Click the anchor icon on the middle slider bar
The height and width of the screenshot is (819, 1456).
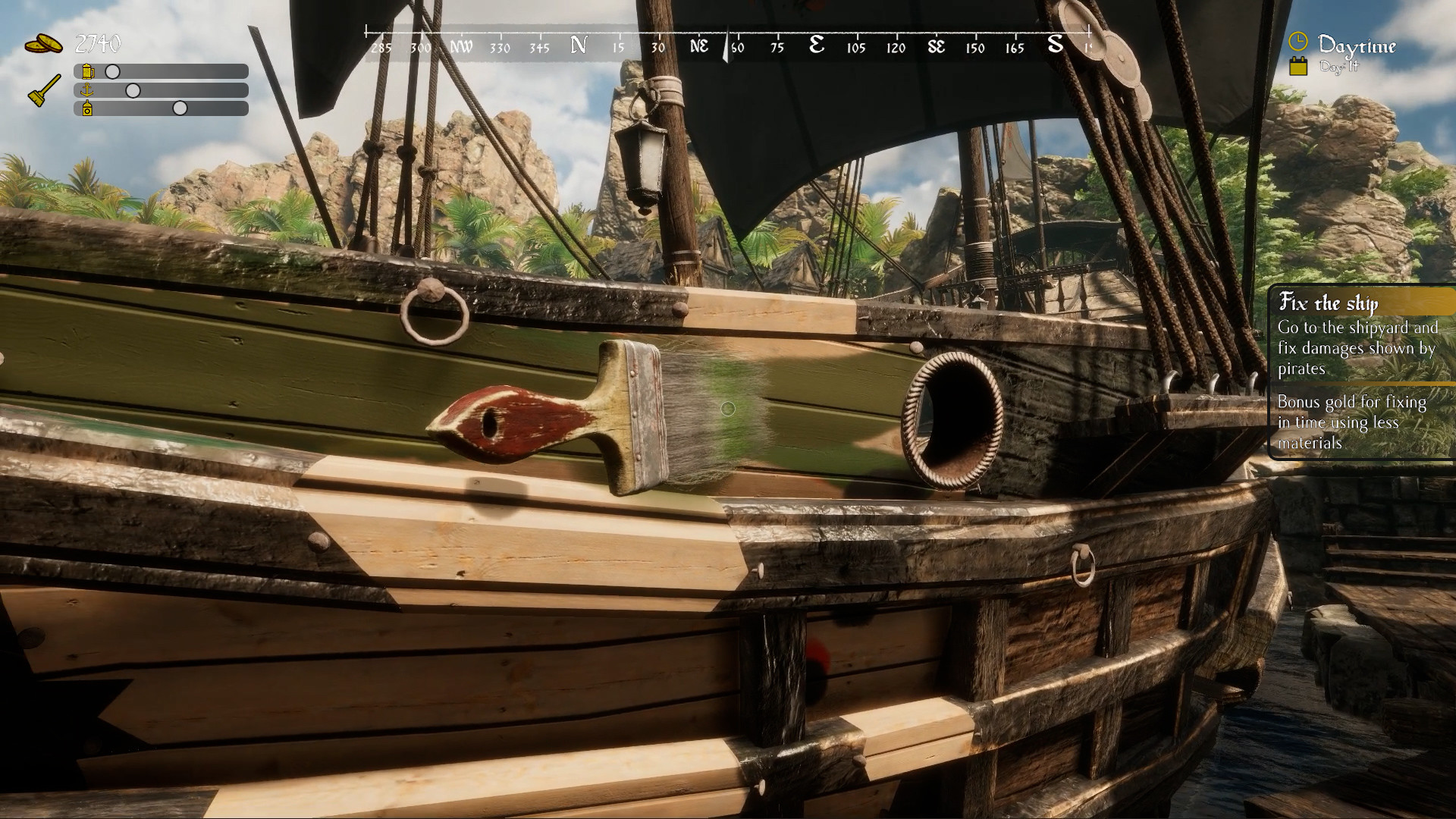pyautogui.click(x=86, y=89)
